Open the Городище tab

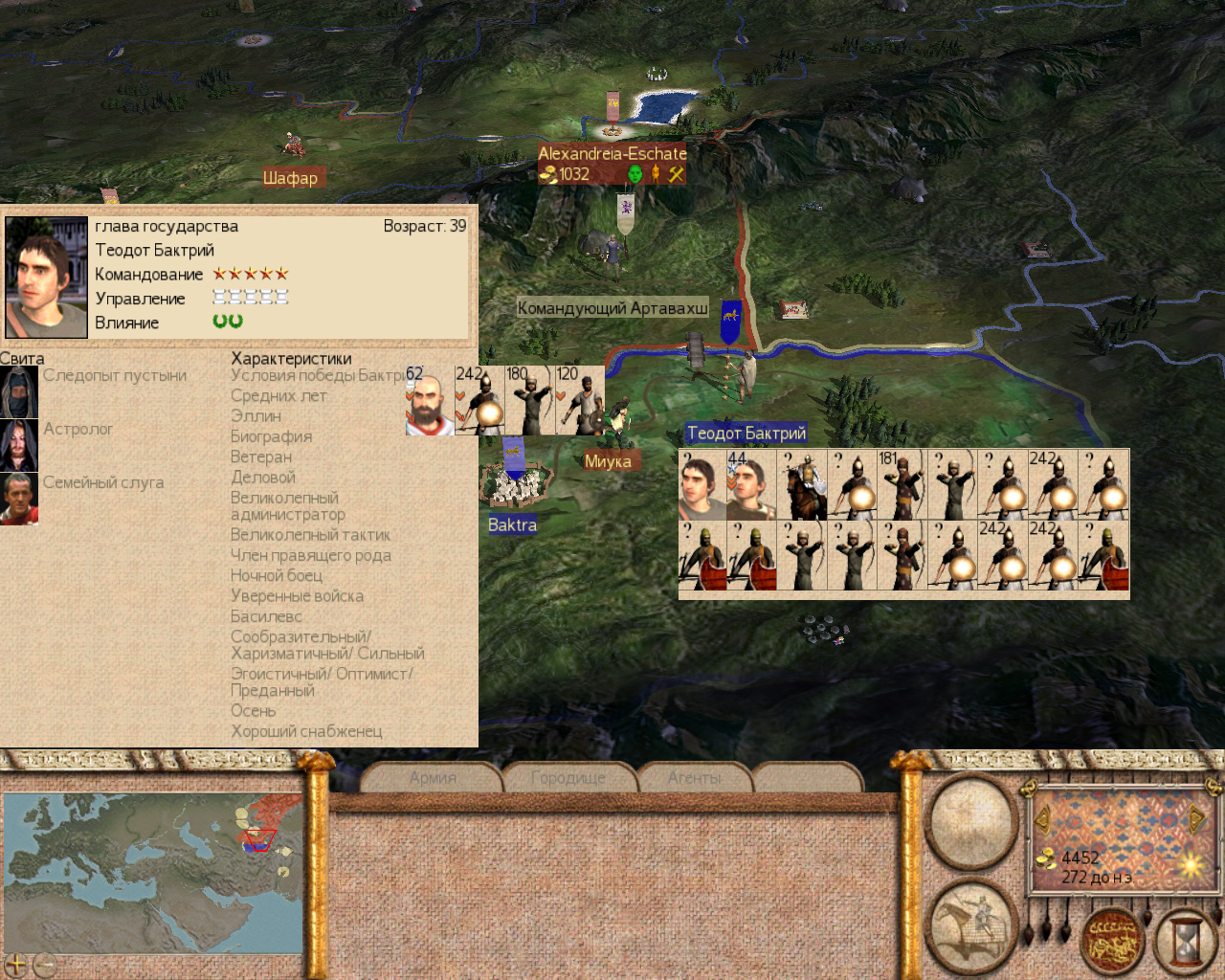[x=568, y=778]
